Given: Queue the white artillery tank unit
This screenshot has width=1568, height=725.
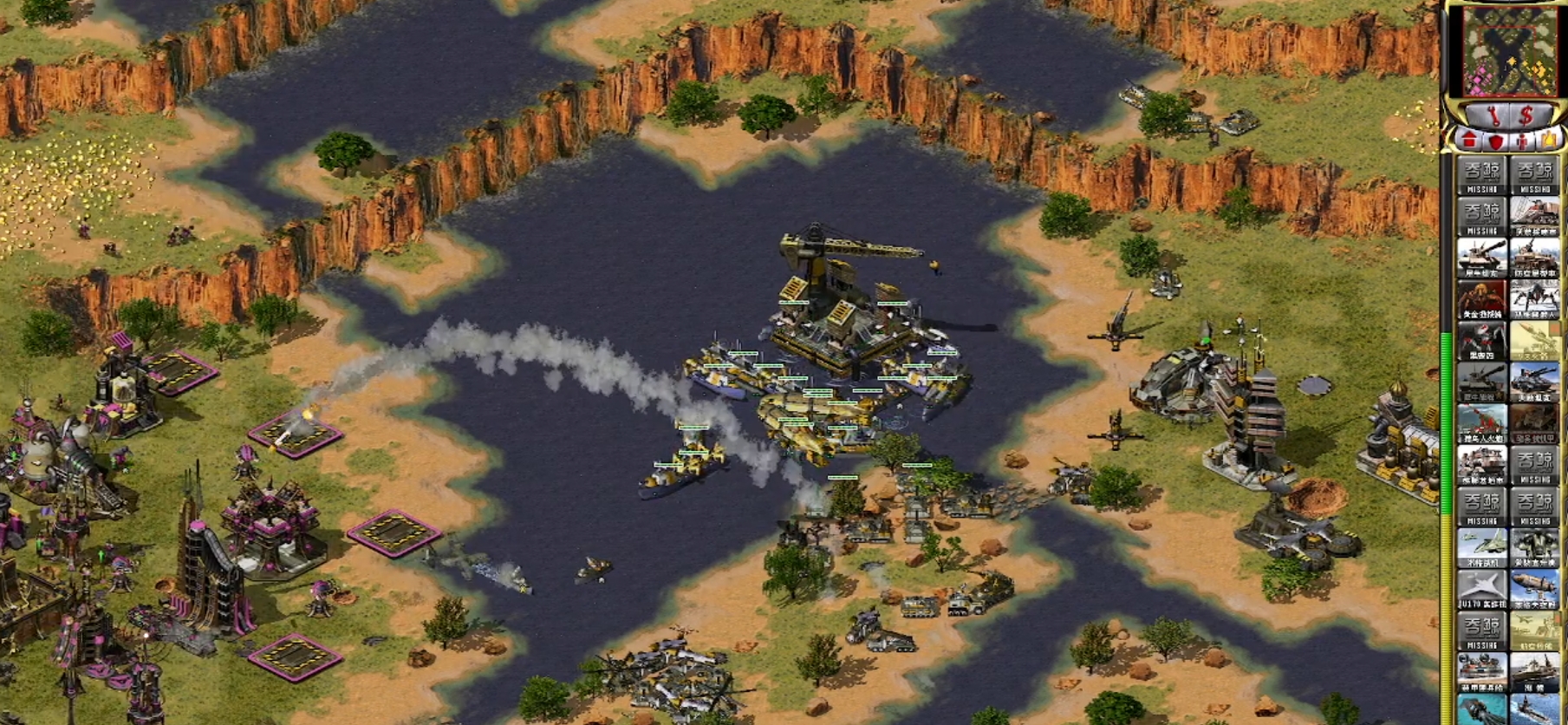Looking at the screenshot, I should pos(1481,258).
